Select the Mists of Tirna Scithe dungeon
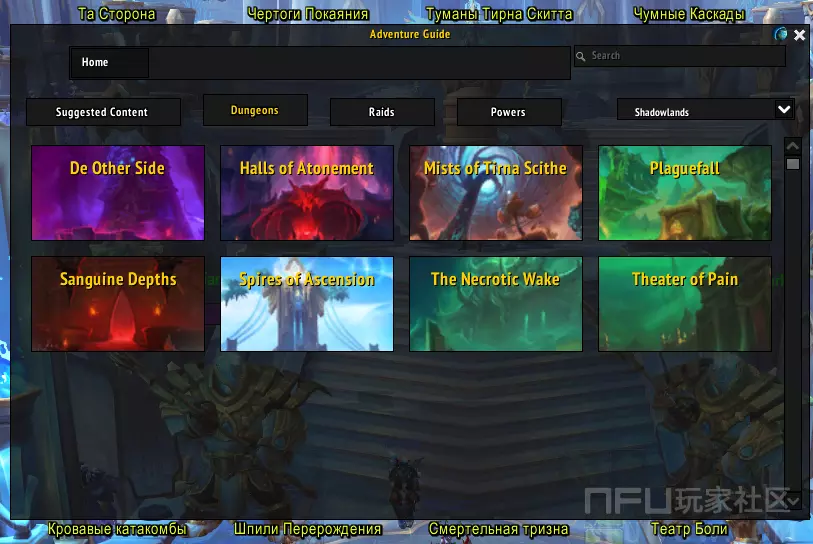This screenshot has height=544, width=813. [x=495, y=193]
